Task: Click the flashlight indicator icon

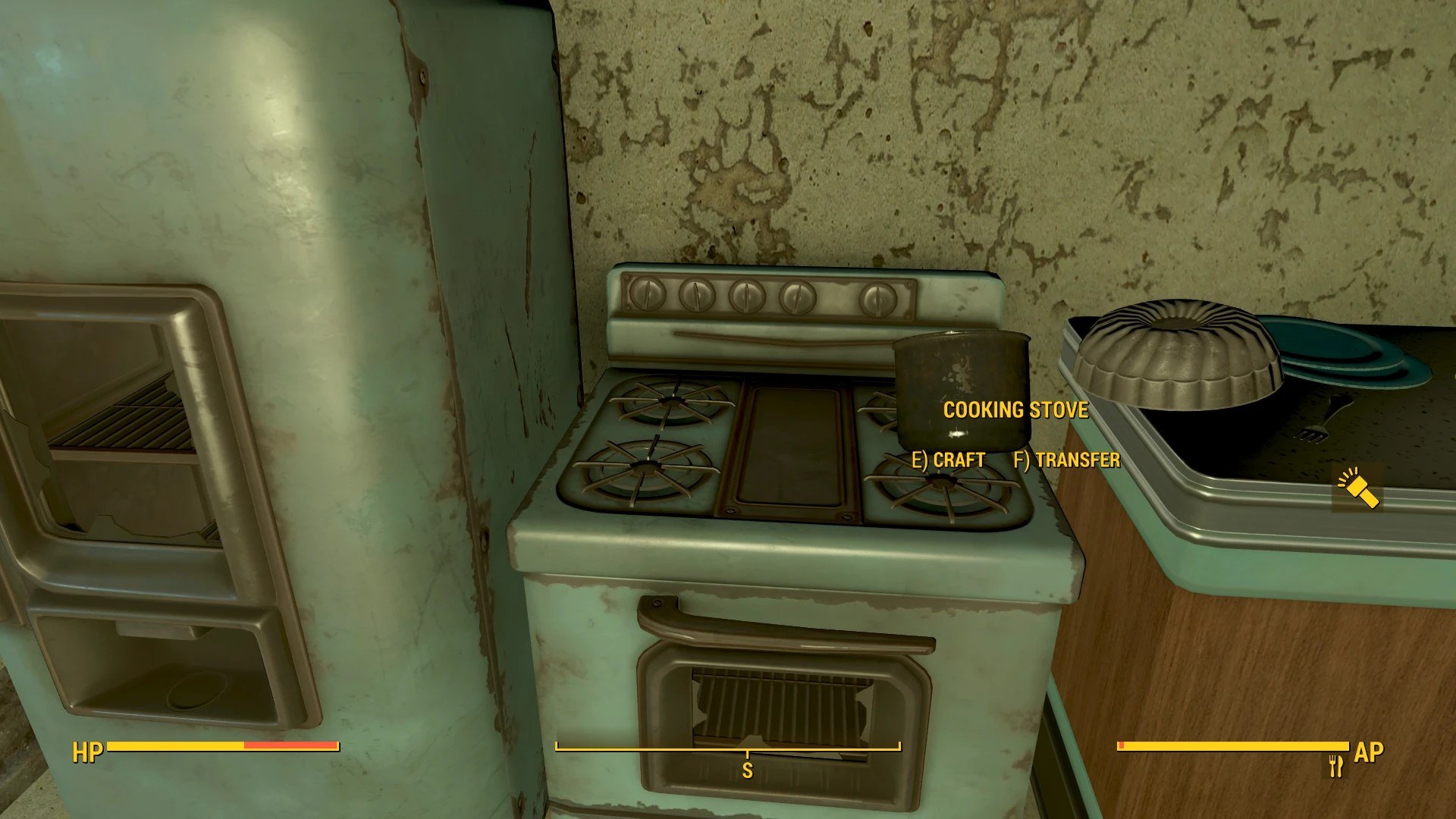Action: pyautogui.click(x=1357, y=489)
